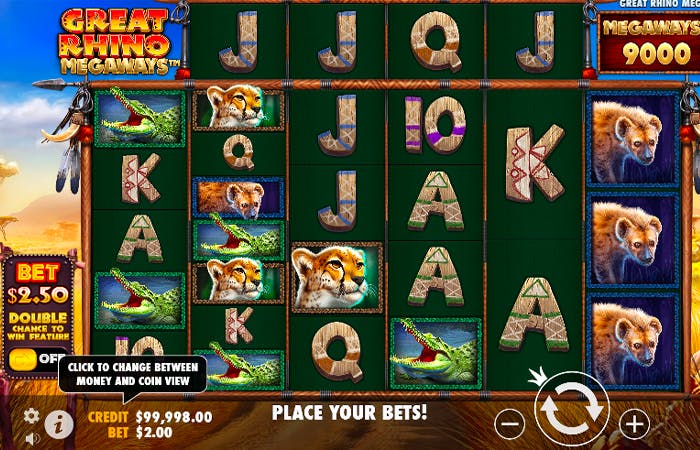The image size is (700, 450).
Task: Increase the bet with the plus button
Action: click(x=634, y=423)
